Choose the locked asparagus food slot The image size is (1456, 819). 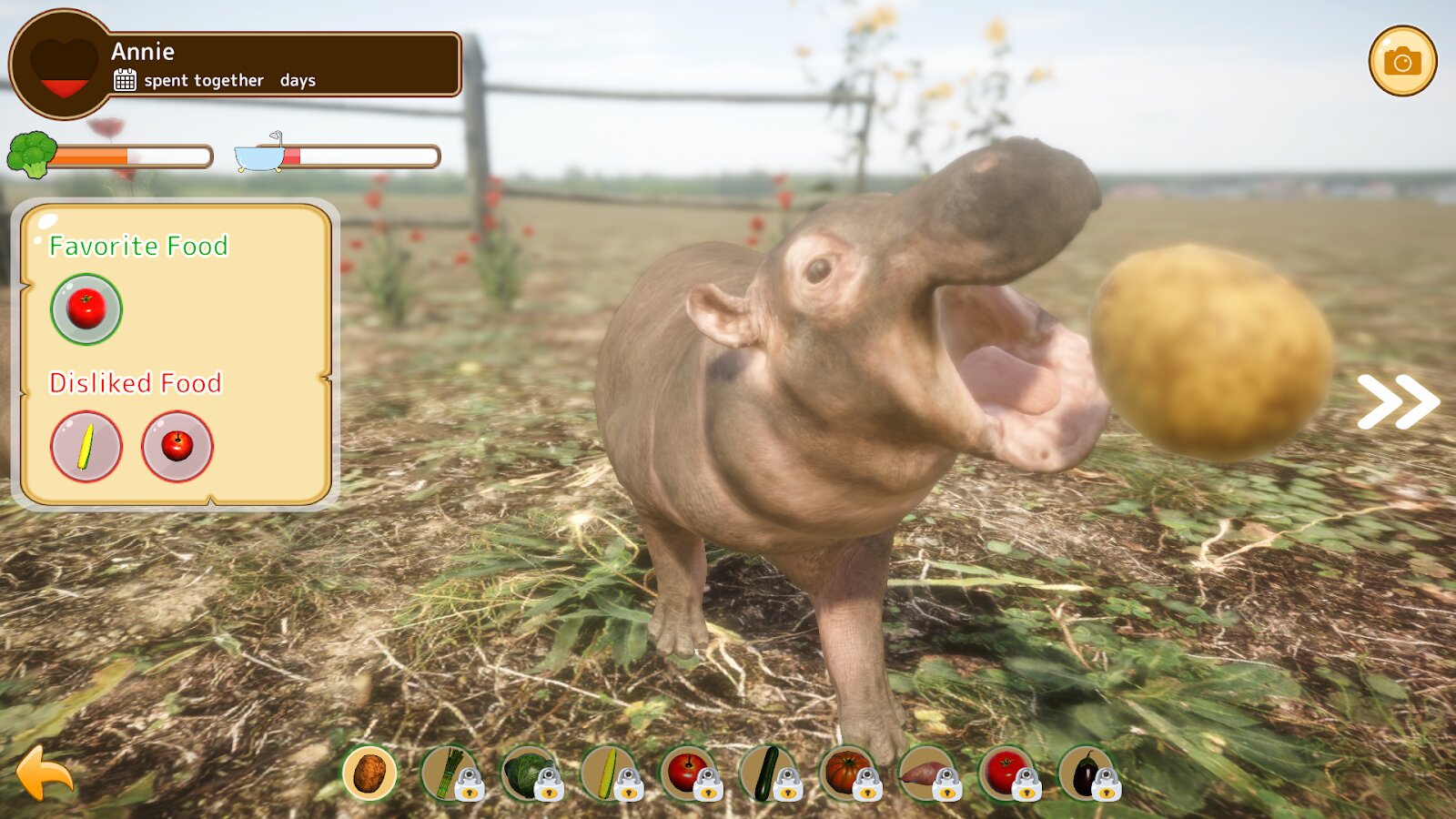[449, 773]
